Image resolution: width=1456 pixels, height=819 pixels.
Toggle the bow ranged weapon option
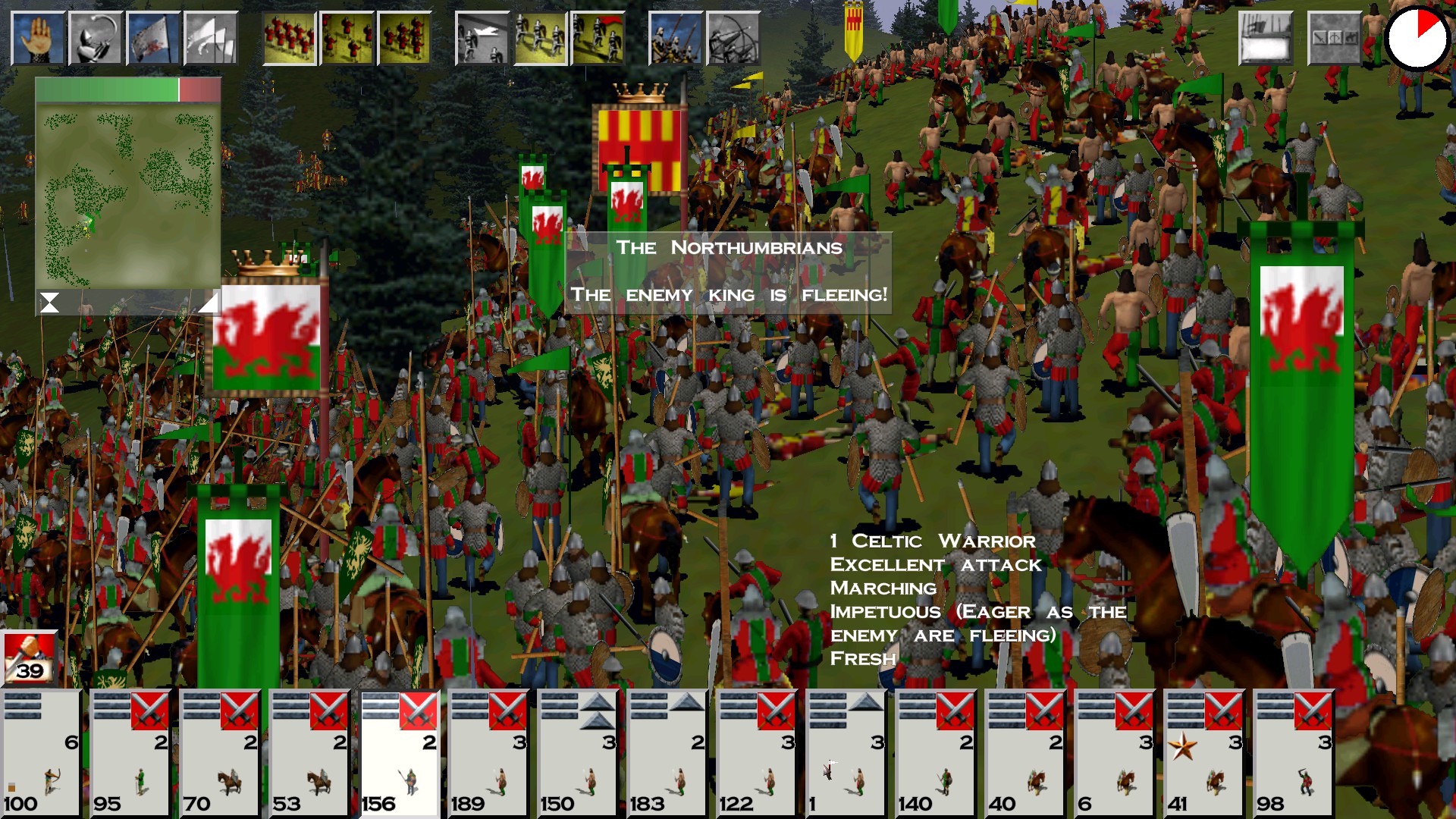coord(1336,38)
